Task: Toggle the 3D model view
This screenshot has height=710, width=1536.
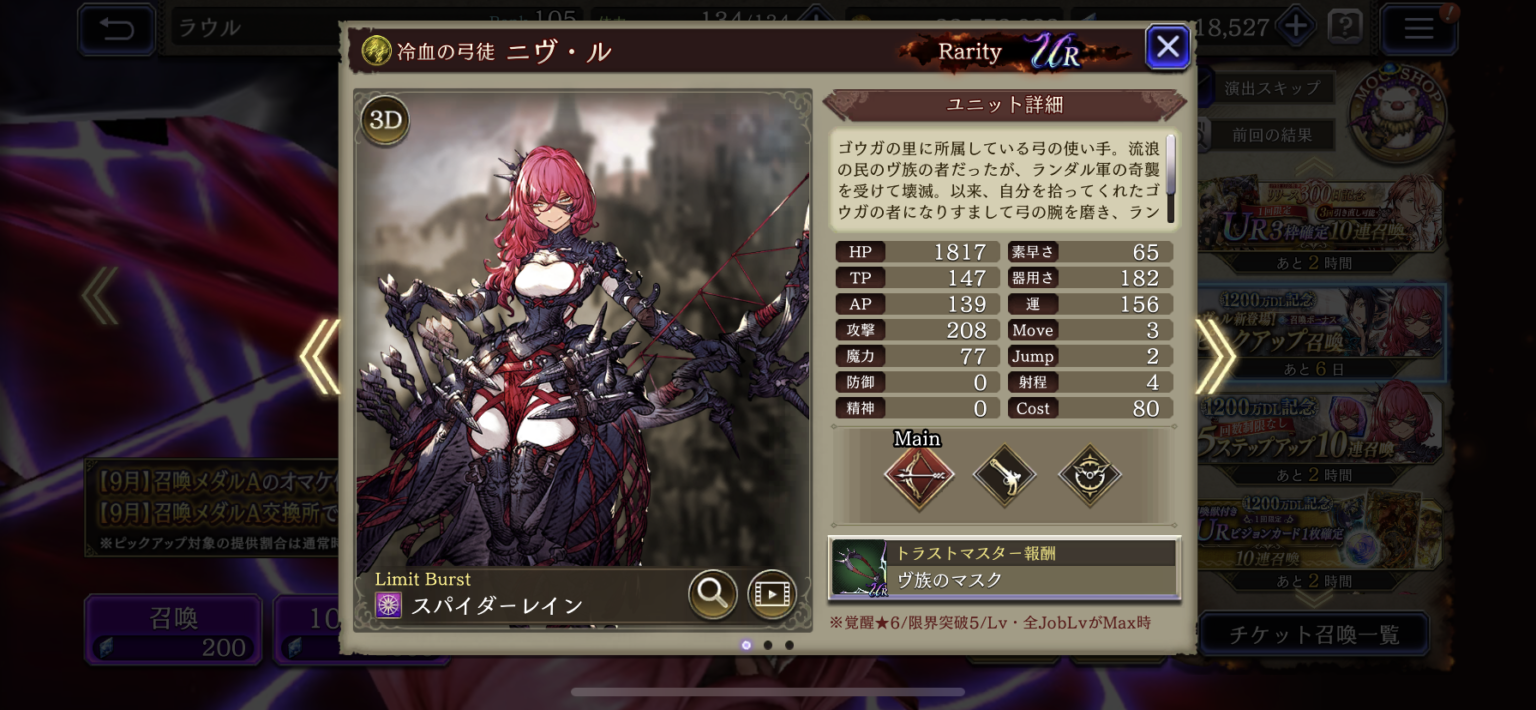Action: click(x=385, y=121)
